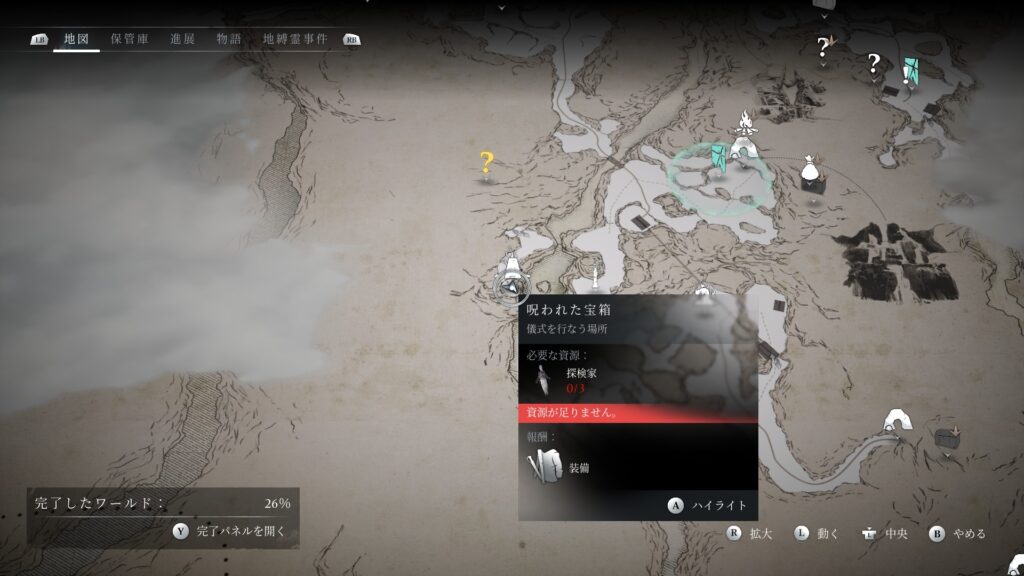Select the yellow question mark map marker
This screenshot has width=1024, height=576.
pyautogui.click(x=487, y=162)
